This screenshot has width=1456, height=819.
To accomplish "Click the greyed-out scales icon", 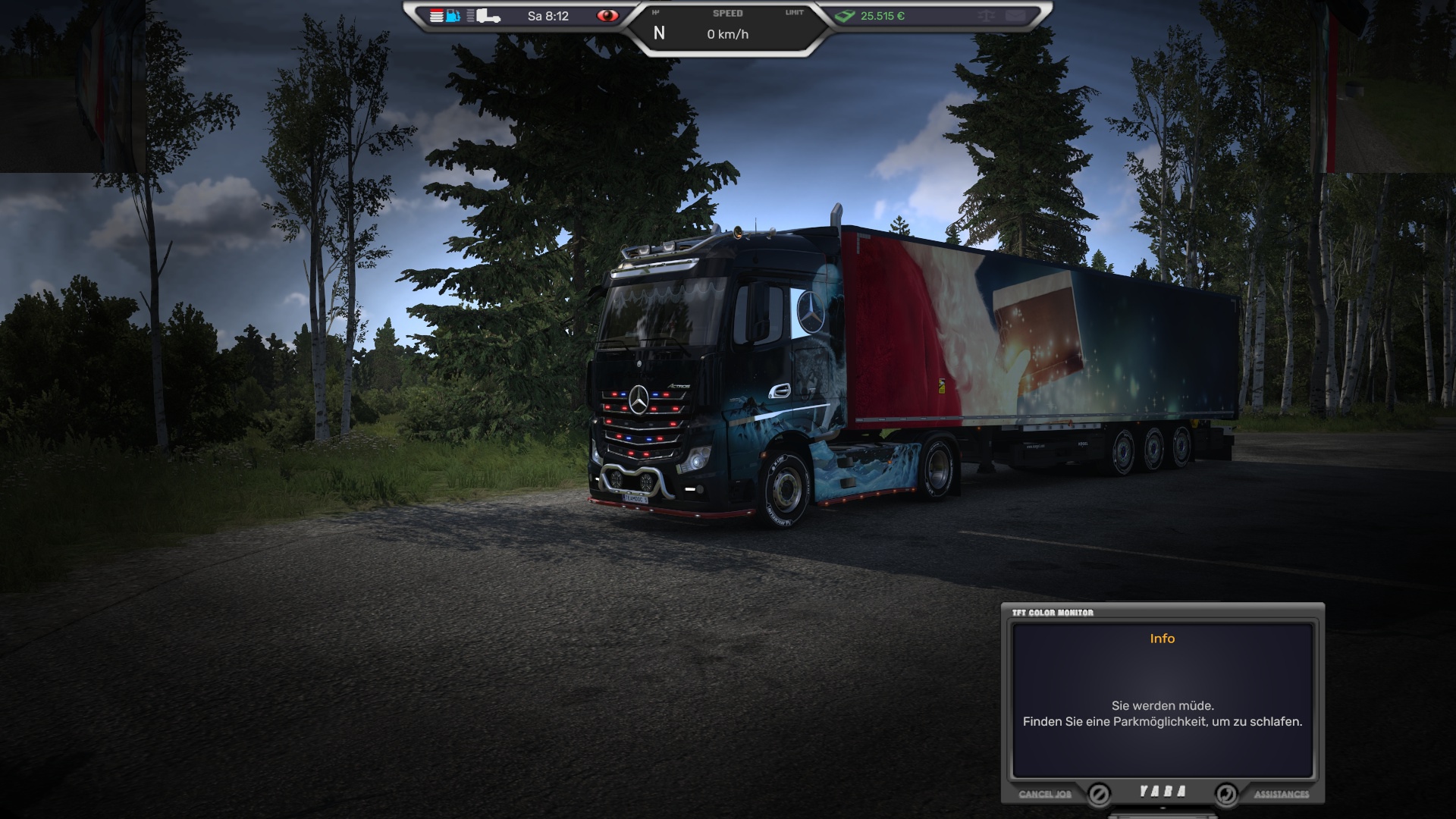I will coord(986,16).
